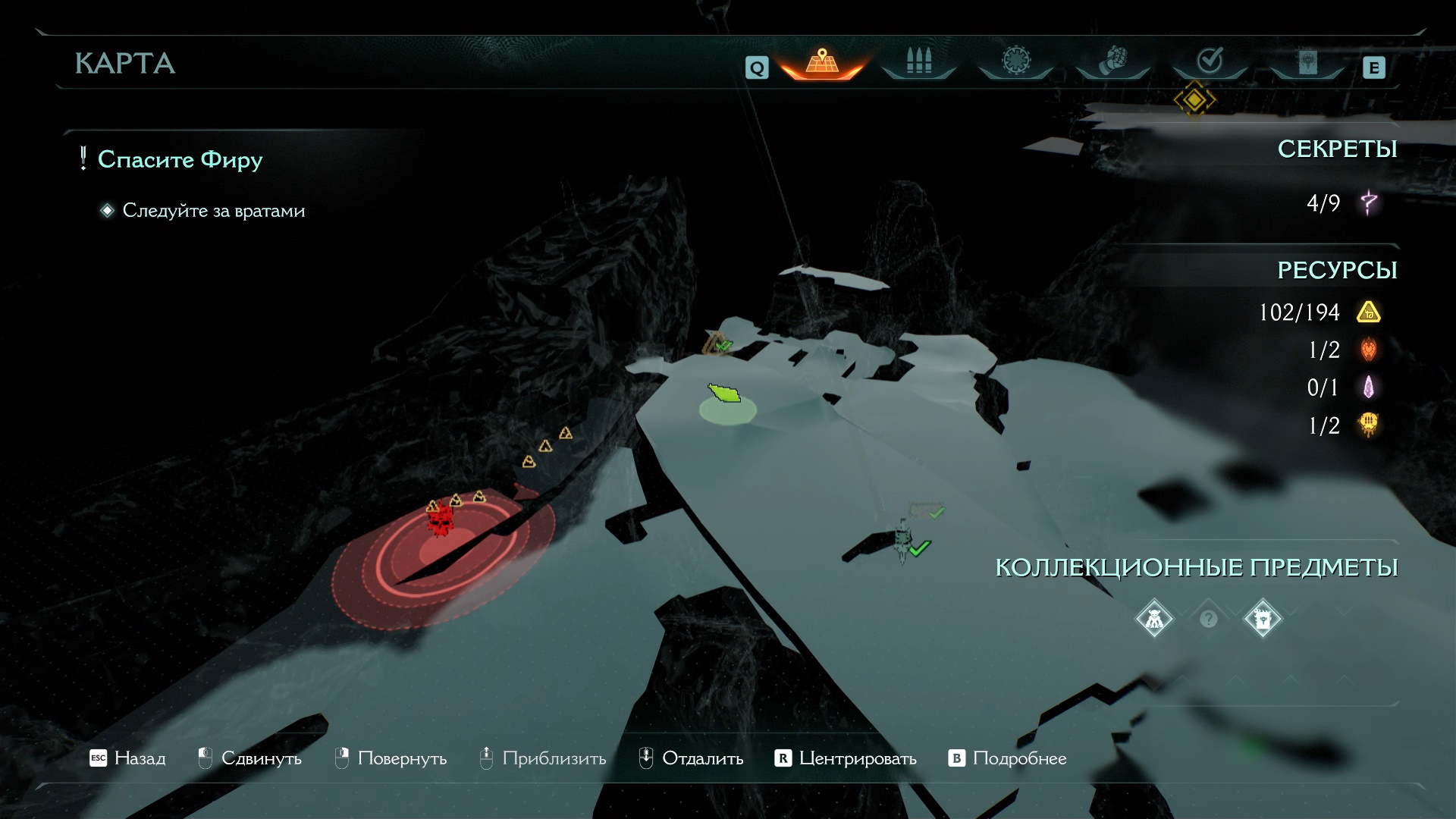Click the 'Спасите Фиру' objective tracker
1456x819 pixels.
[180, 160]
